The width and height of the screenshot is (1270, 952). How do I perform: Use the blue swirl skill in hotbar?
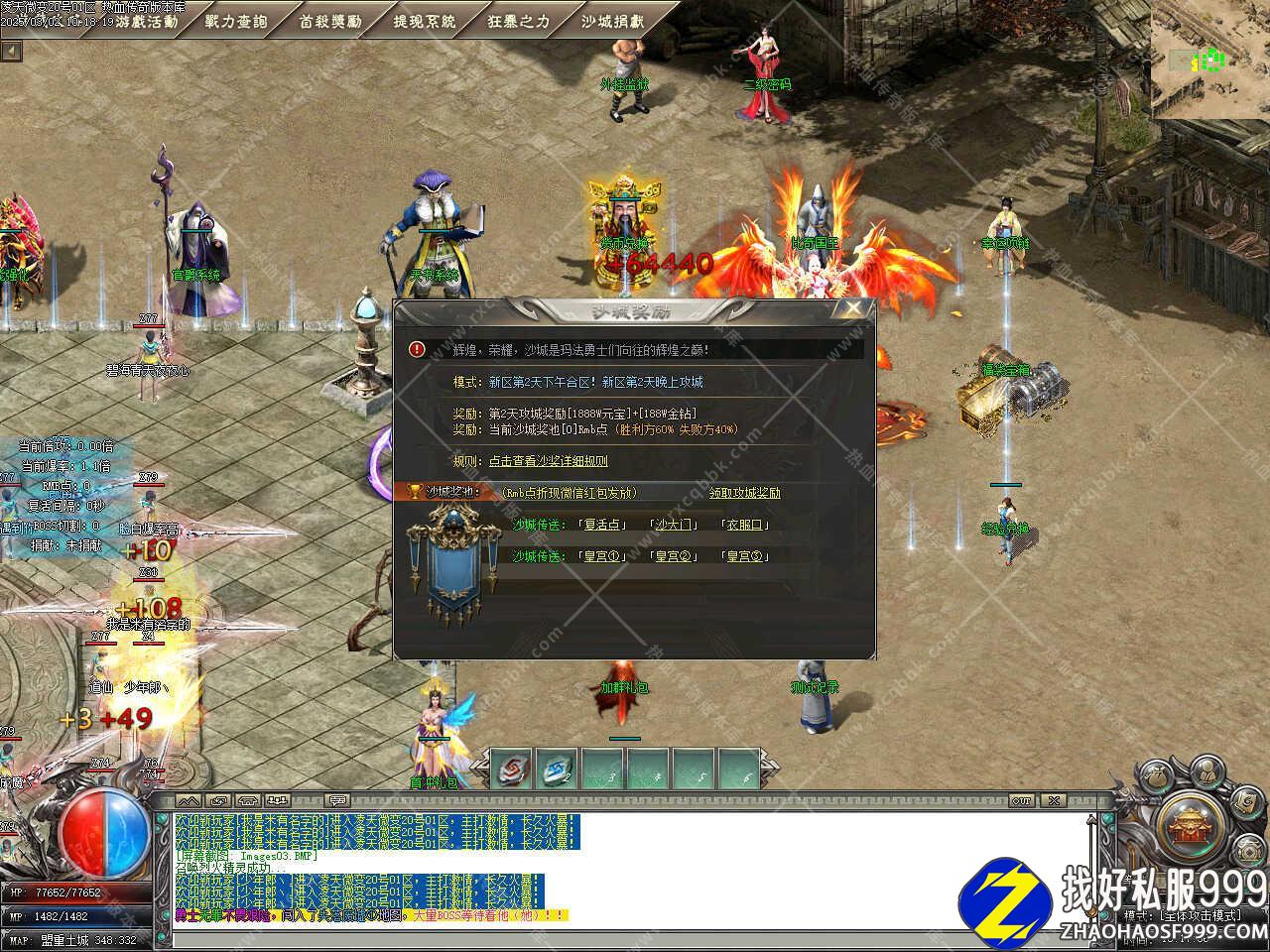click(x=558, y=770)
